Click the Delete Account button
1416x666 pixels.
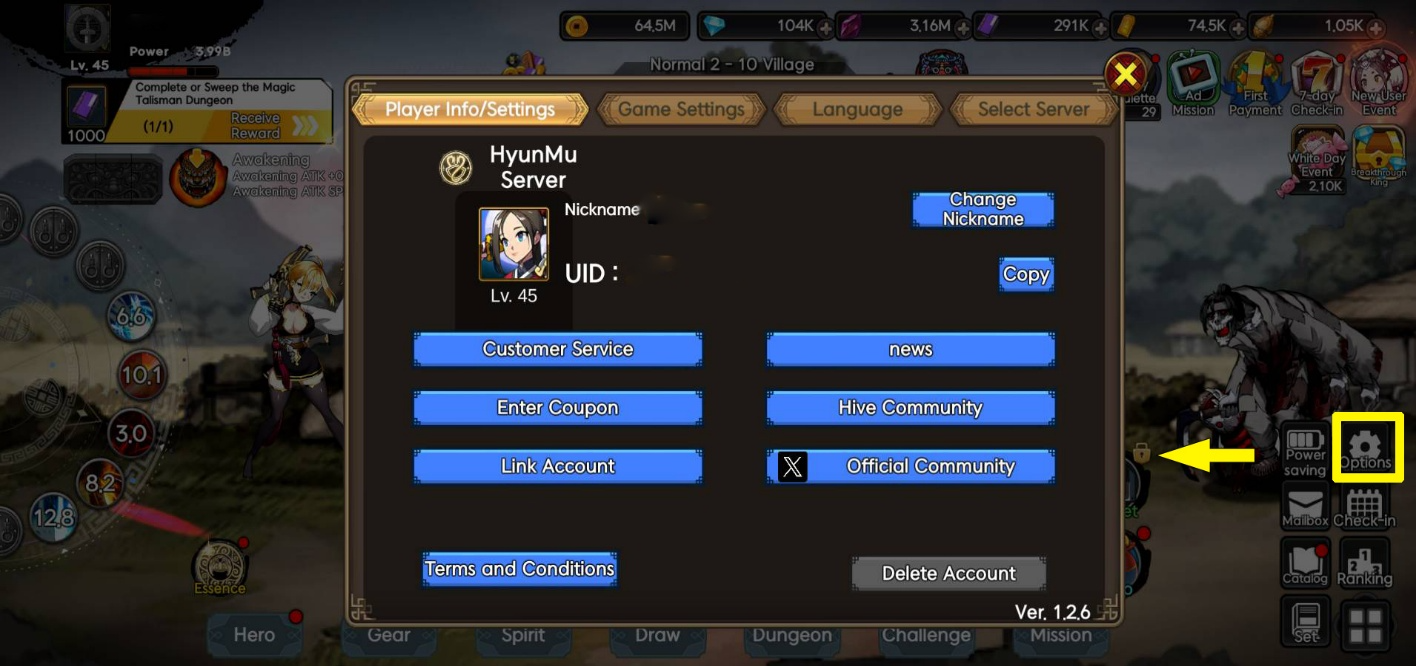pos(948,574)
